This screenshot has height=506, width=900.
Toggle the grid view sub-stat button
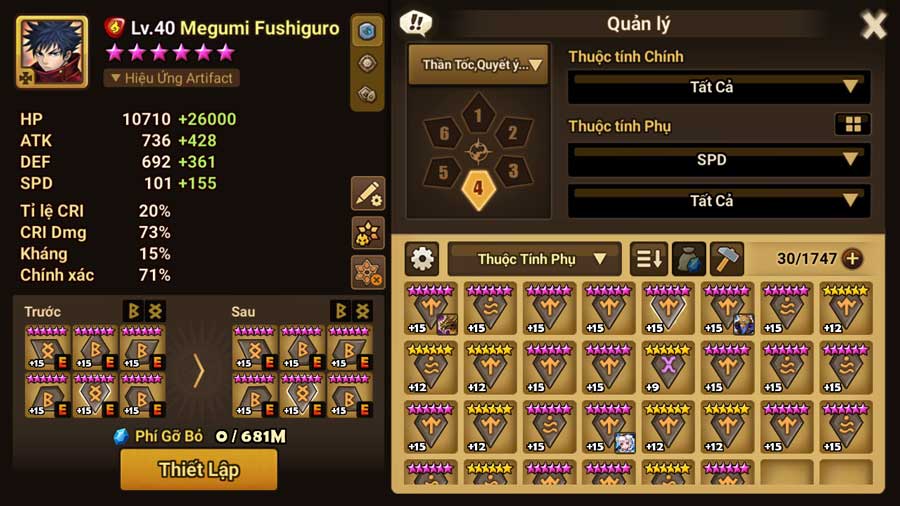[852, 125]
